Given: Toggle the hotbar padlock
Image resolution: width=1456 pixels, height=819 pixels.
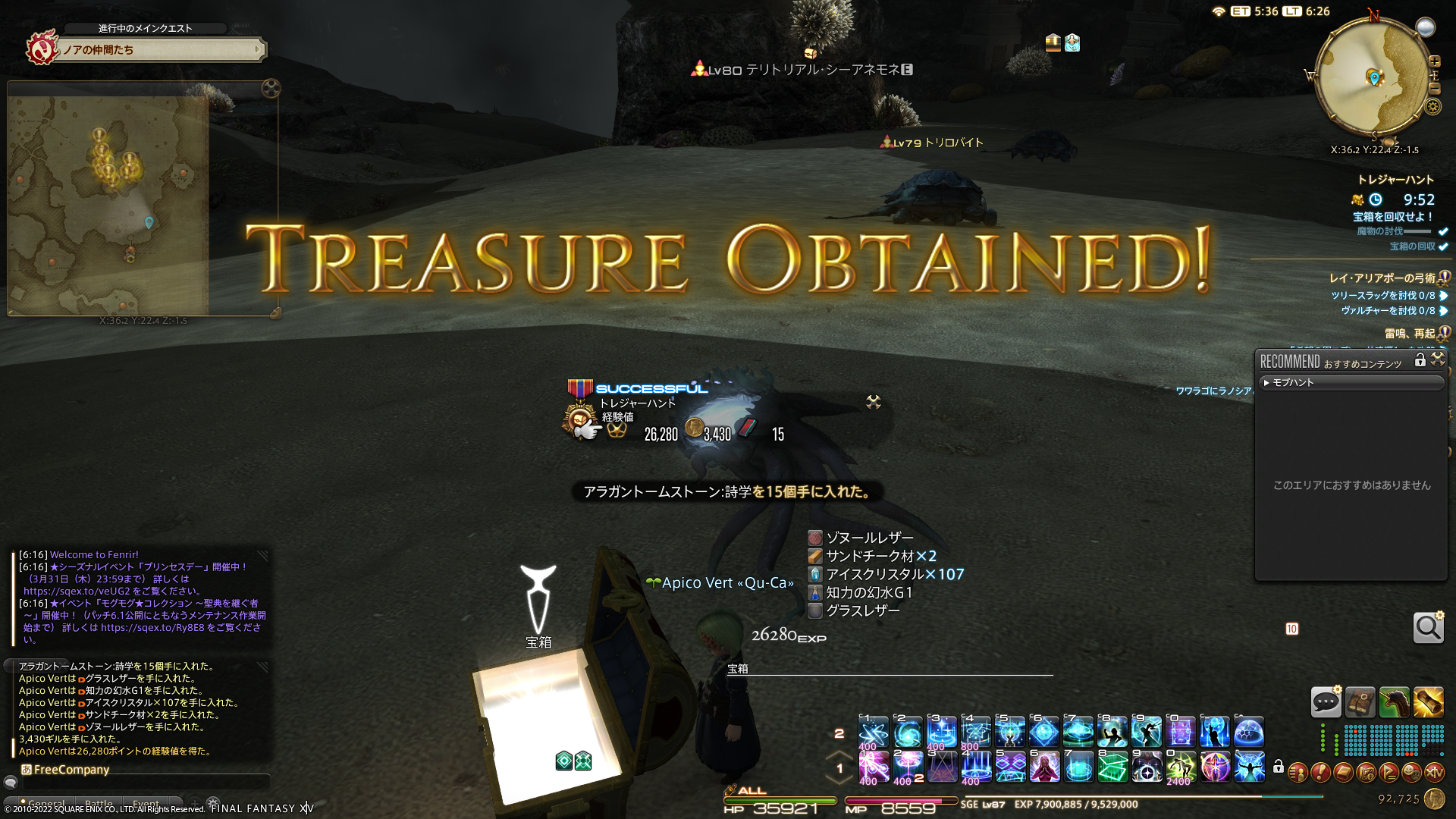Looking at the screenshot, I should click(x=1279, y=767).
